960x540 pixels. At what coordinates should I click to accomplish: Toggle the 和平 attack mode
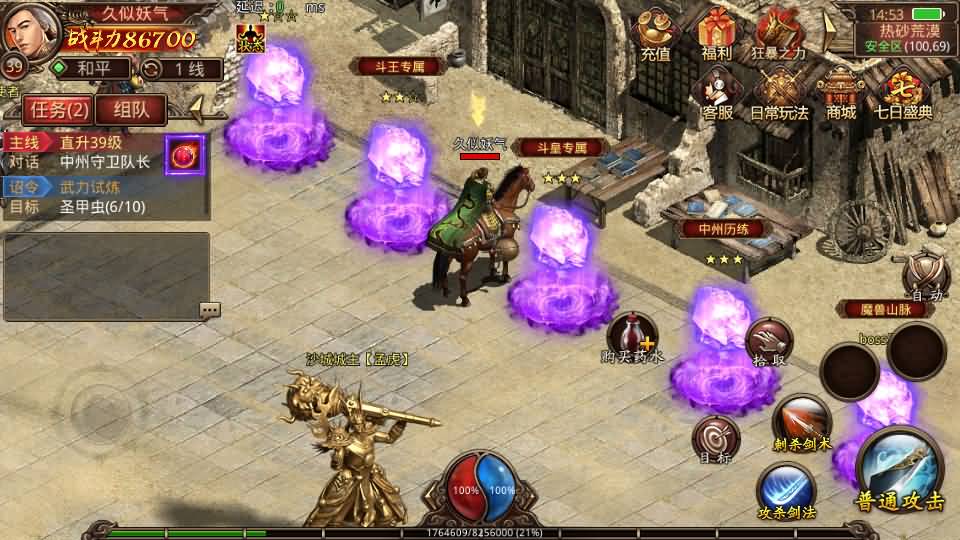(x=90, y=69)
